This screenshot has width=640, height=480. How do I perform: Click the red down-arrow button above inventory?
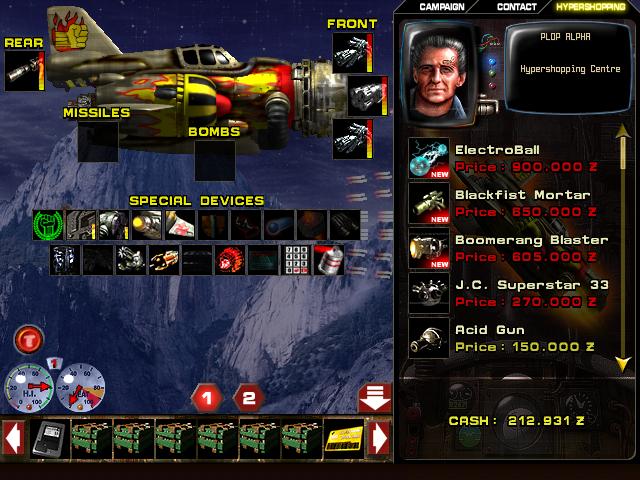click(x=373, y=397)
